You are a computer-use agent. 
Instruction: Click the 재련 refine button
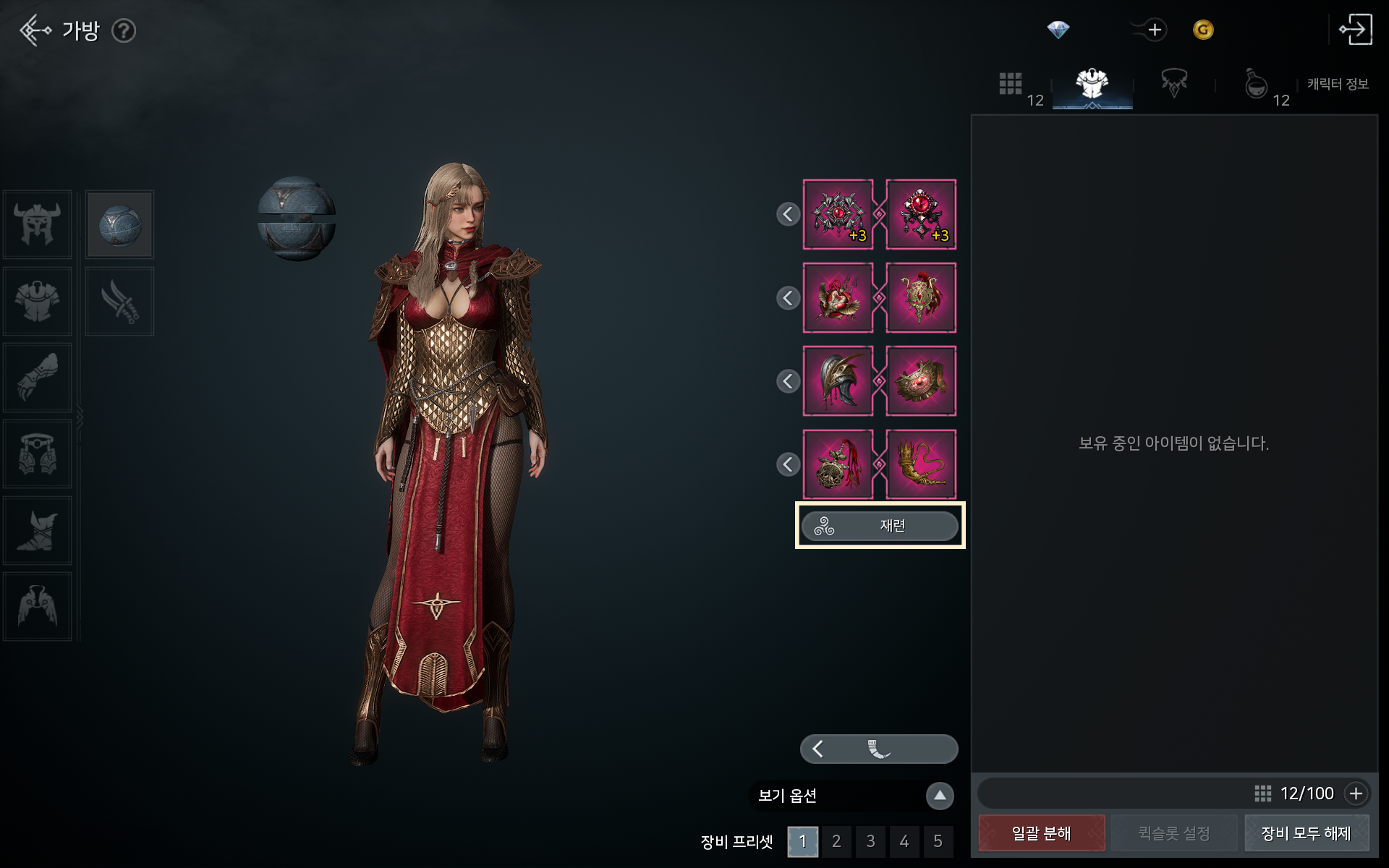click(x=880, y=526)
